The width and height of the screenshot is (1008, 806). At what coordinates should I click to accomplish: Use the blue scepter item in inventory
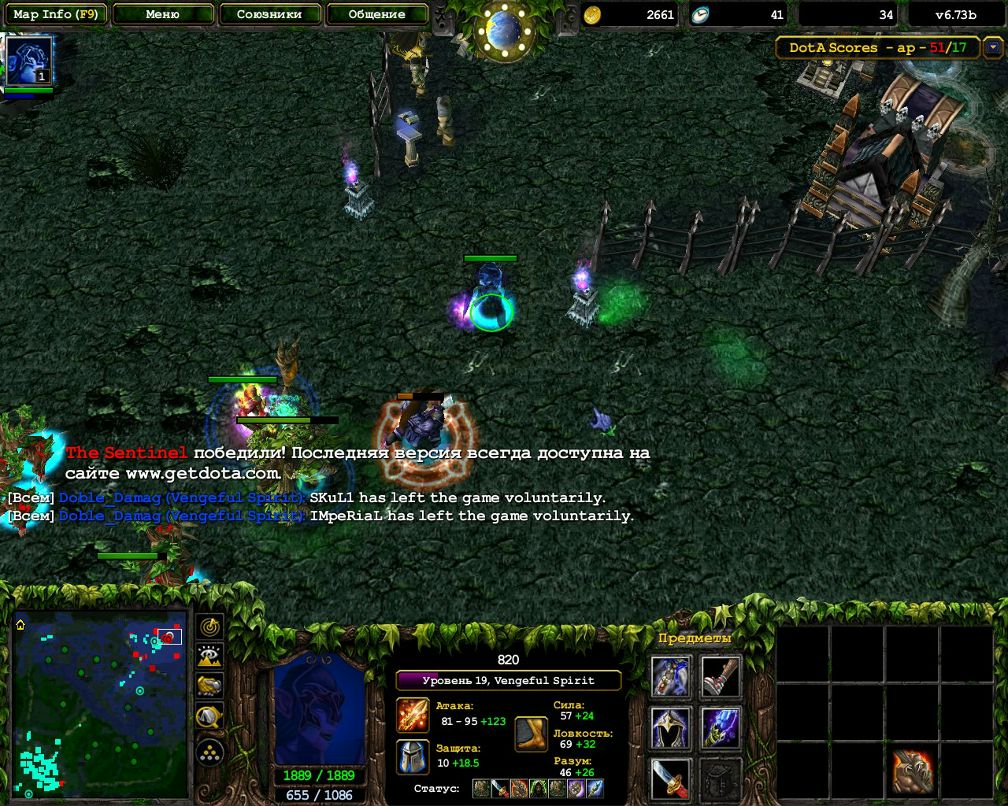(x=720, y=727)
